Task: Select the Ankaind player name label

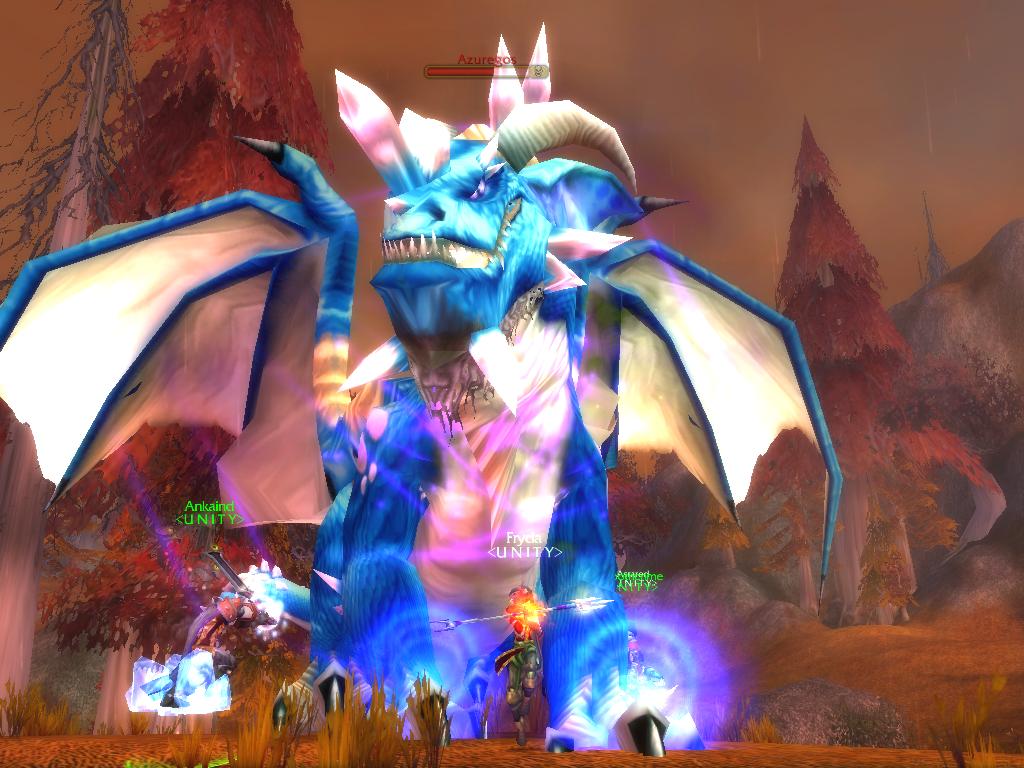Action: click(209, 507)
